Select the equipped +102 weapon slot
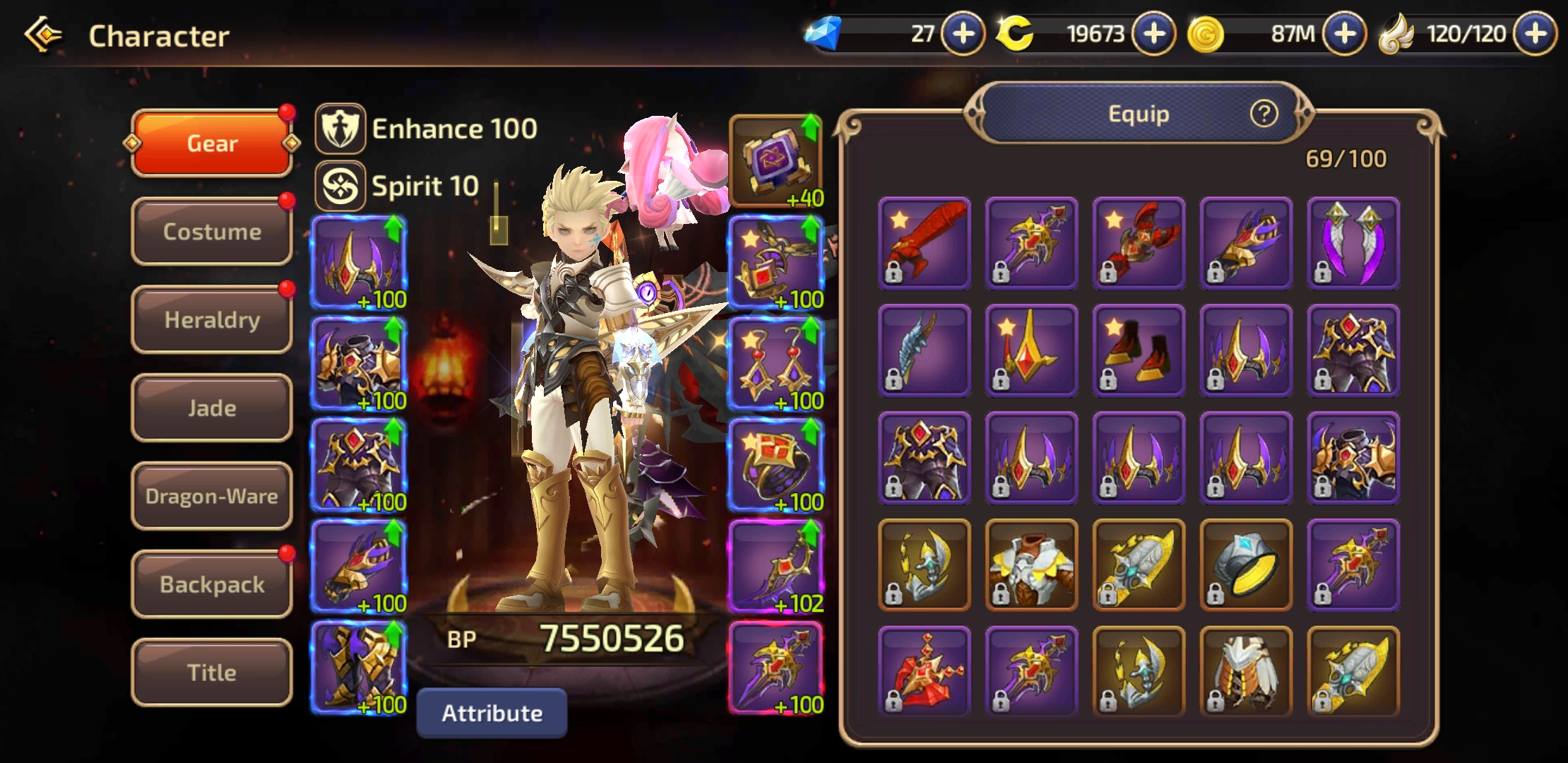Screen dimensions: 1568x763 [776, 566]
